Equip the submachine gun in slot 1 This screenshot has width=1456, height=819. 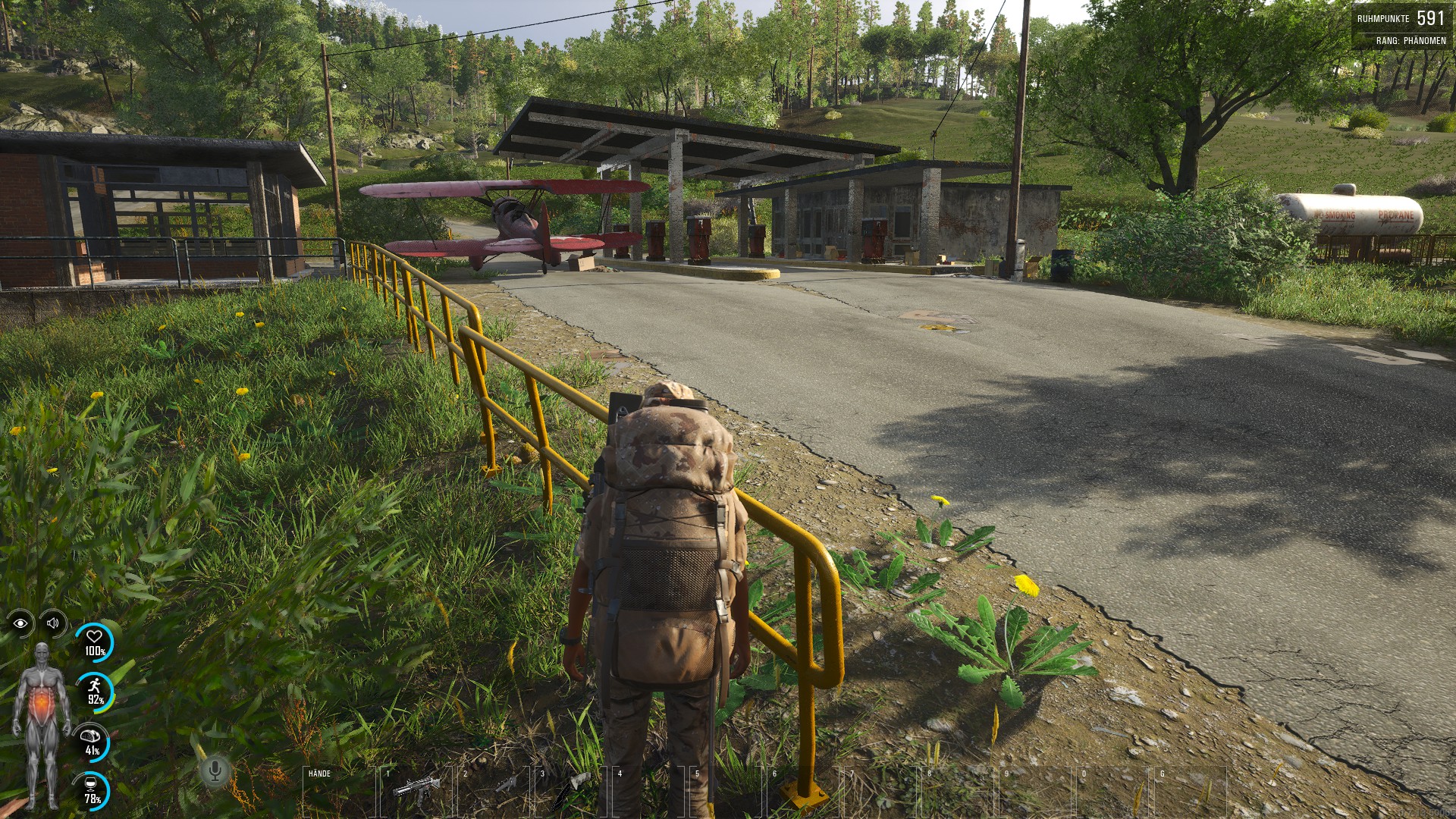416,789
